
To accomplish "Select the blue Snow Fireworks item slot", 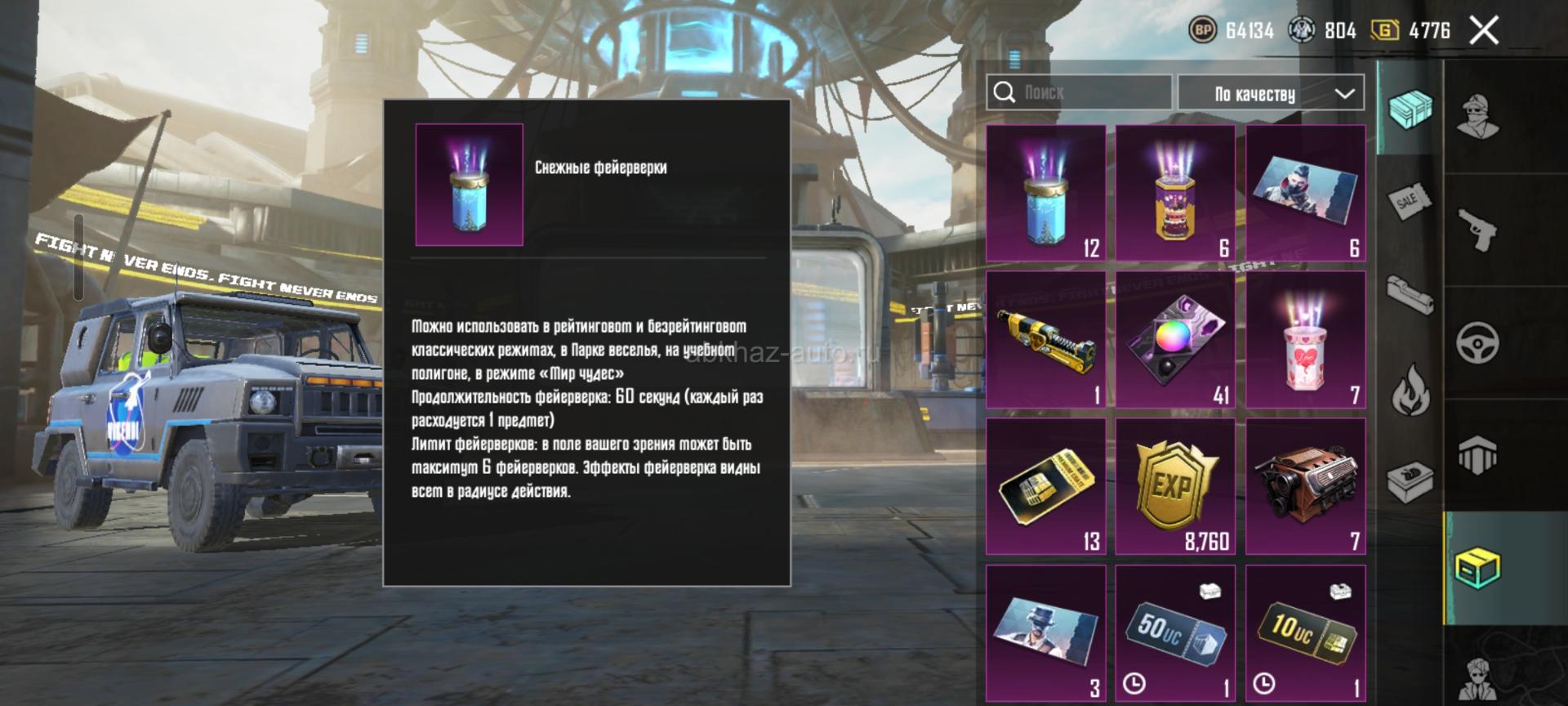I will coord(1045,193).
